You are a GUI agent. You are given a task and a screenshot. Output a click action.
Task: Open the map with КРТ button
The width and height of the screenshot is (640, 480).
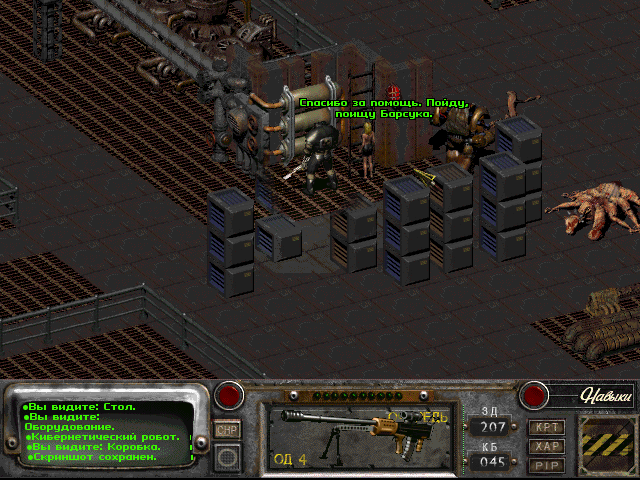546,427
